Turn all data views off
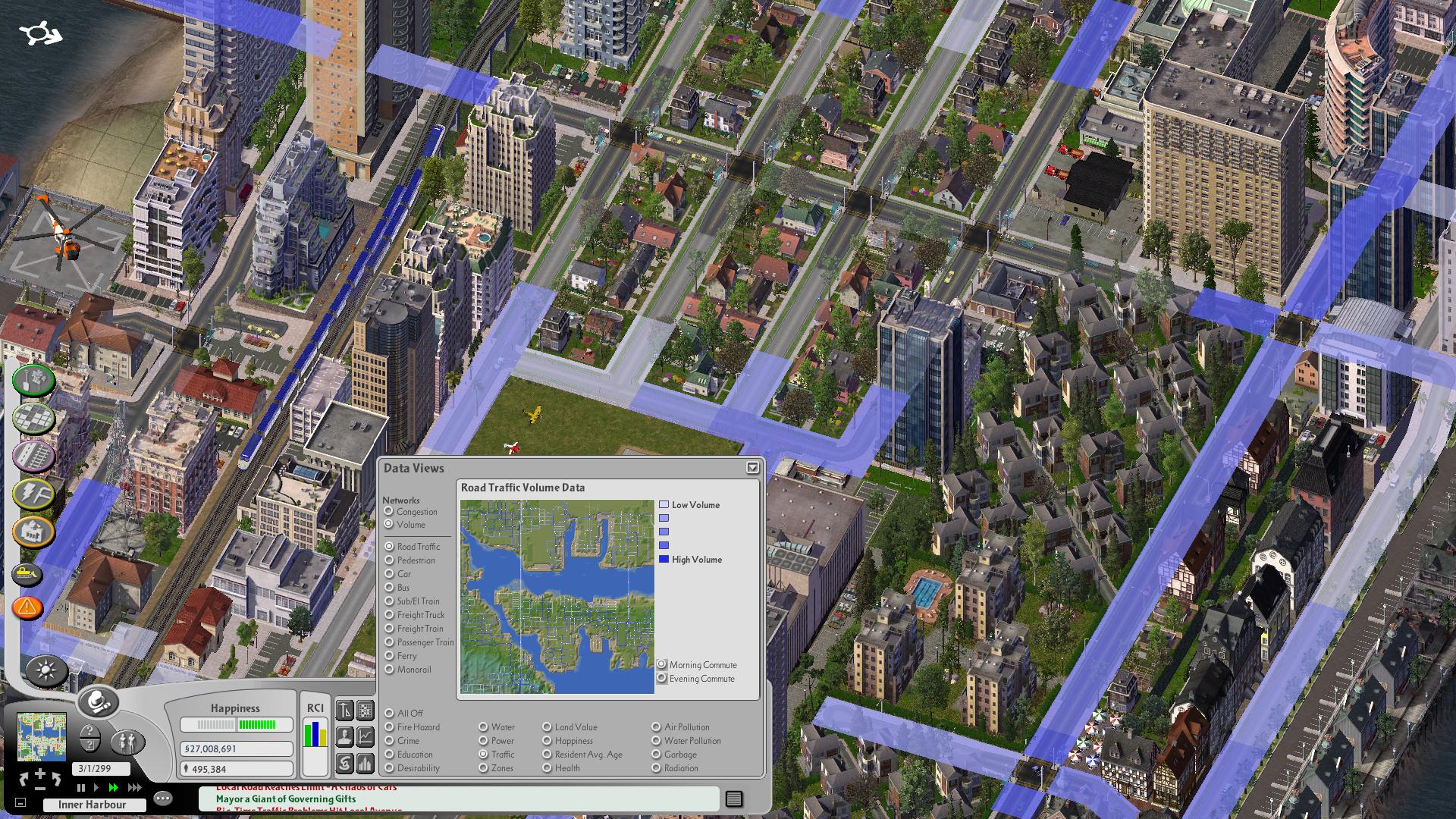The width and height of the screenshot is (1456, 819). [389, 714]
